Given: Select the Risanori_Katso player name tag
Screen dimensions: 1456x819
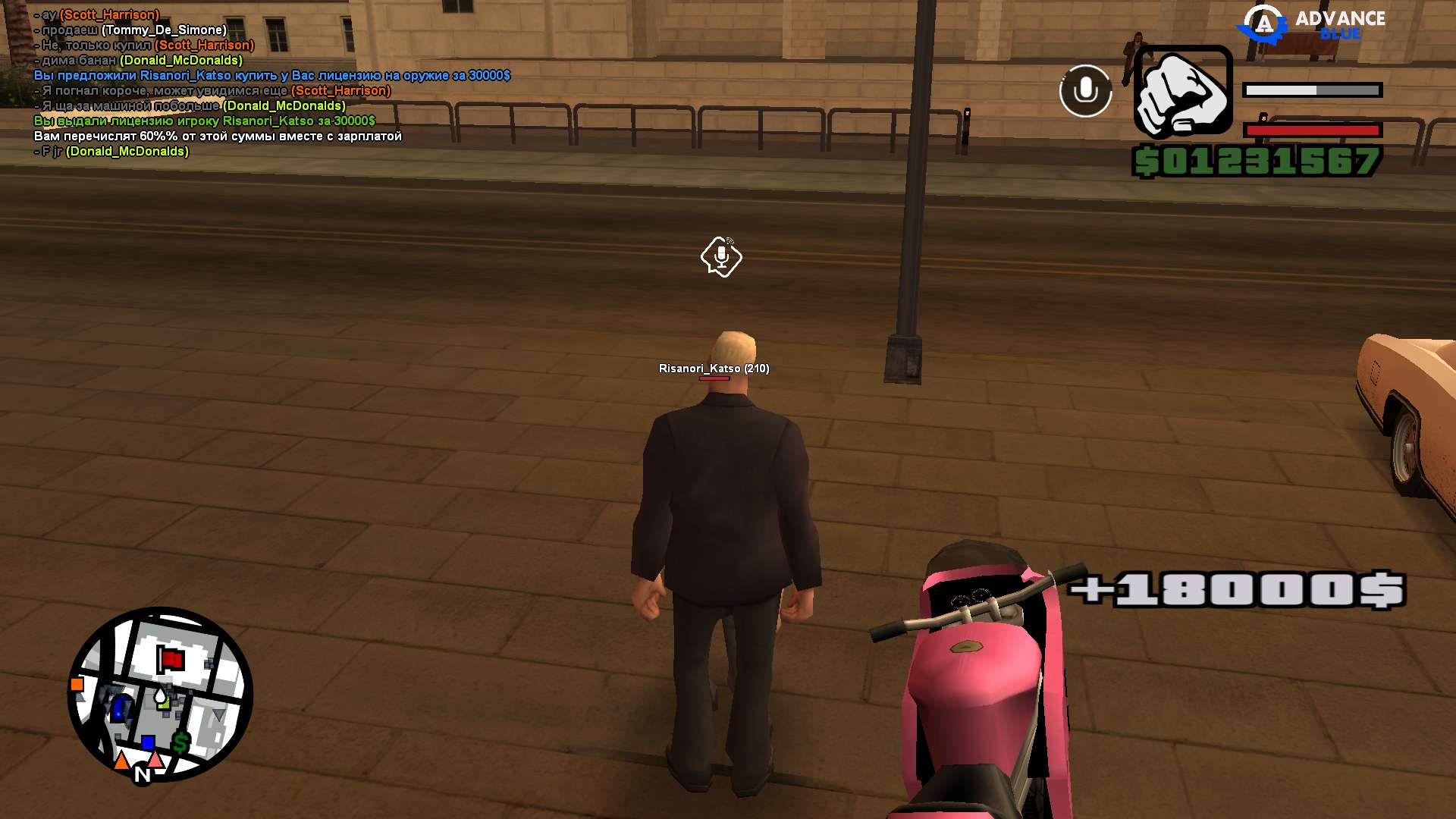Looking at the screenshot, I should 714,369.
